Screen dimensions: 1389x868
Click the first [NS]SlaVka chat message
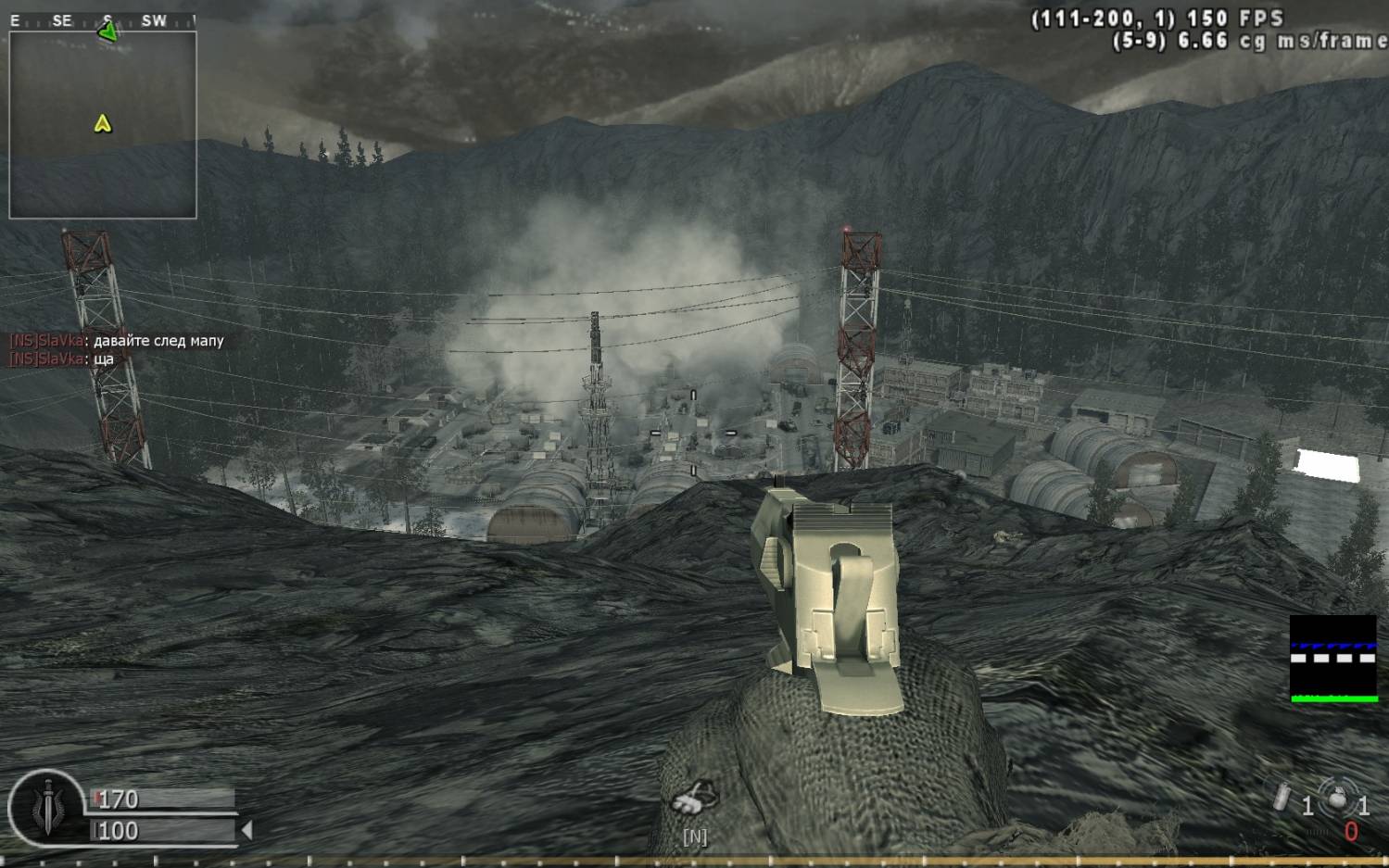[117, 341]
